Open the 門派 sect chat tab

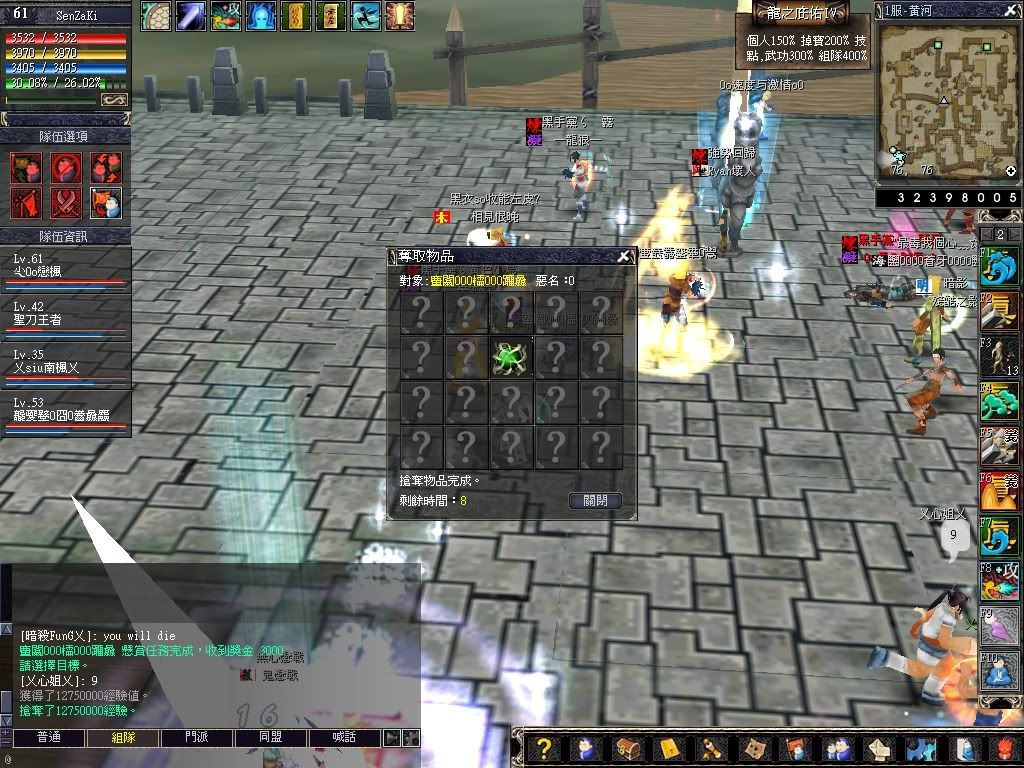tap(197, 737)
